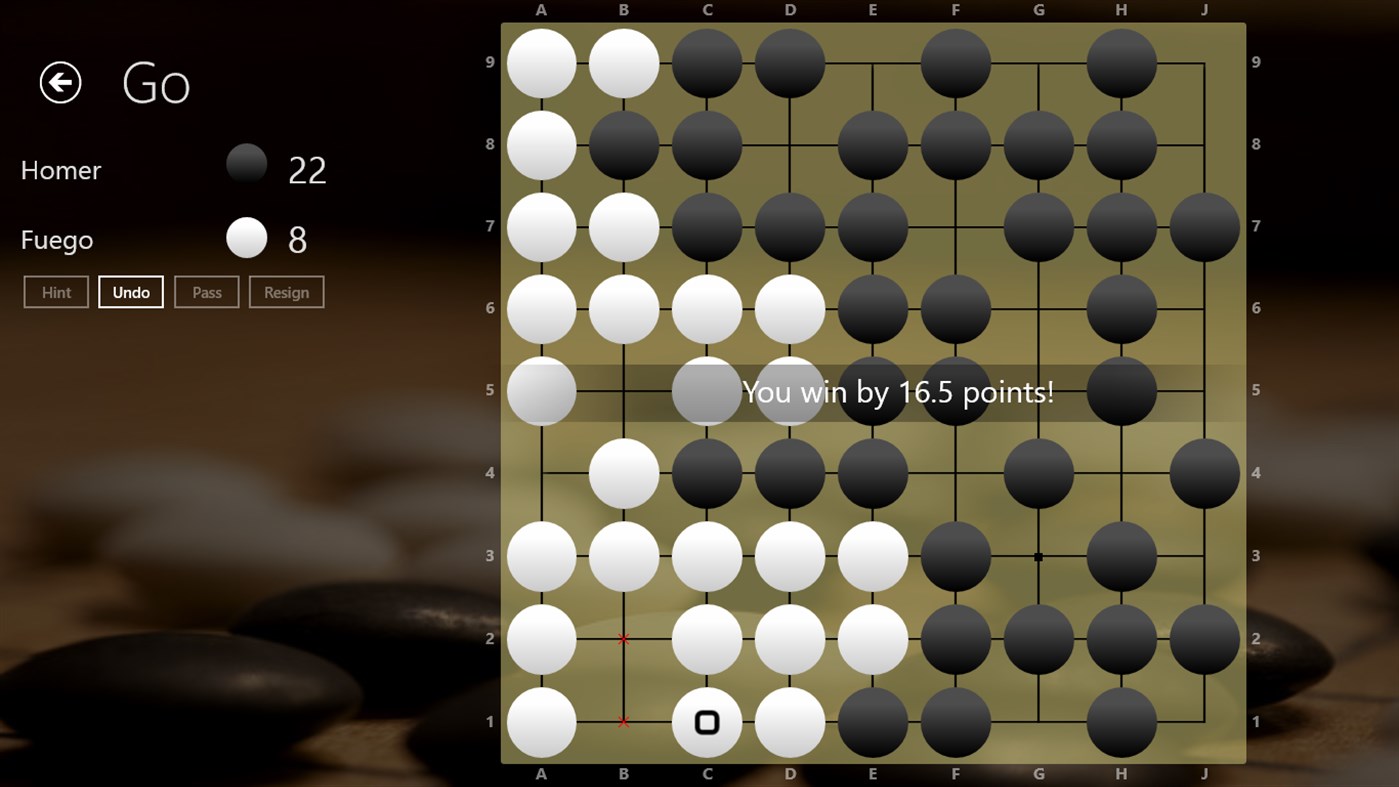Image resolution: width=1399 pixels, height=787 pixels.
Task: Click the row label 9 beside the board
Action: [x=490, y=61]
